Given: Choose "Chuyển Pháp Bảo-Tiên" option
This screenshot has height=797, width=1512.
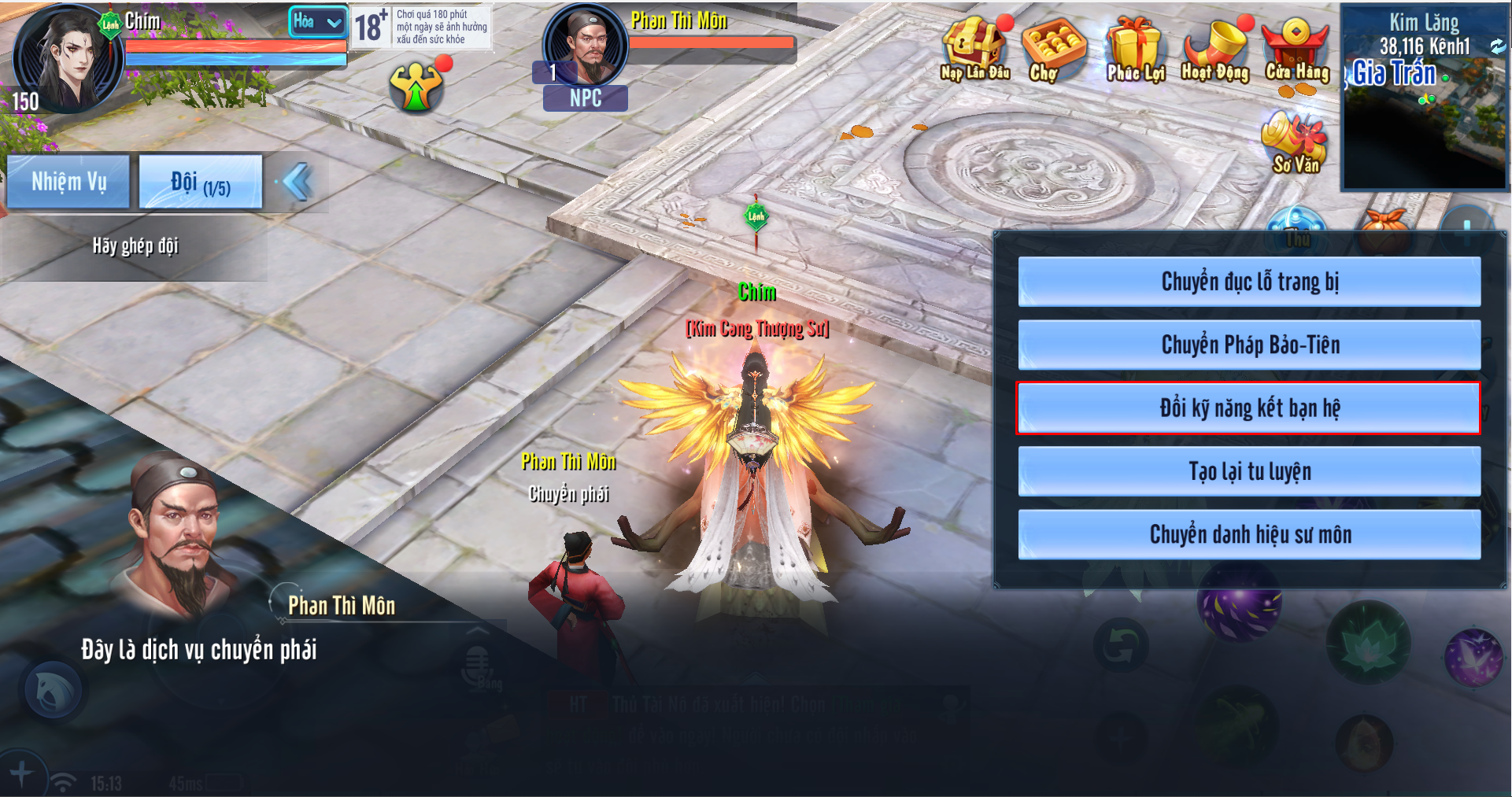Looking at the screenshot, I should click(x=1249, y=345).
